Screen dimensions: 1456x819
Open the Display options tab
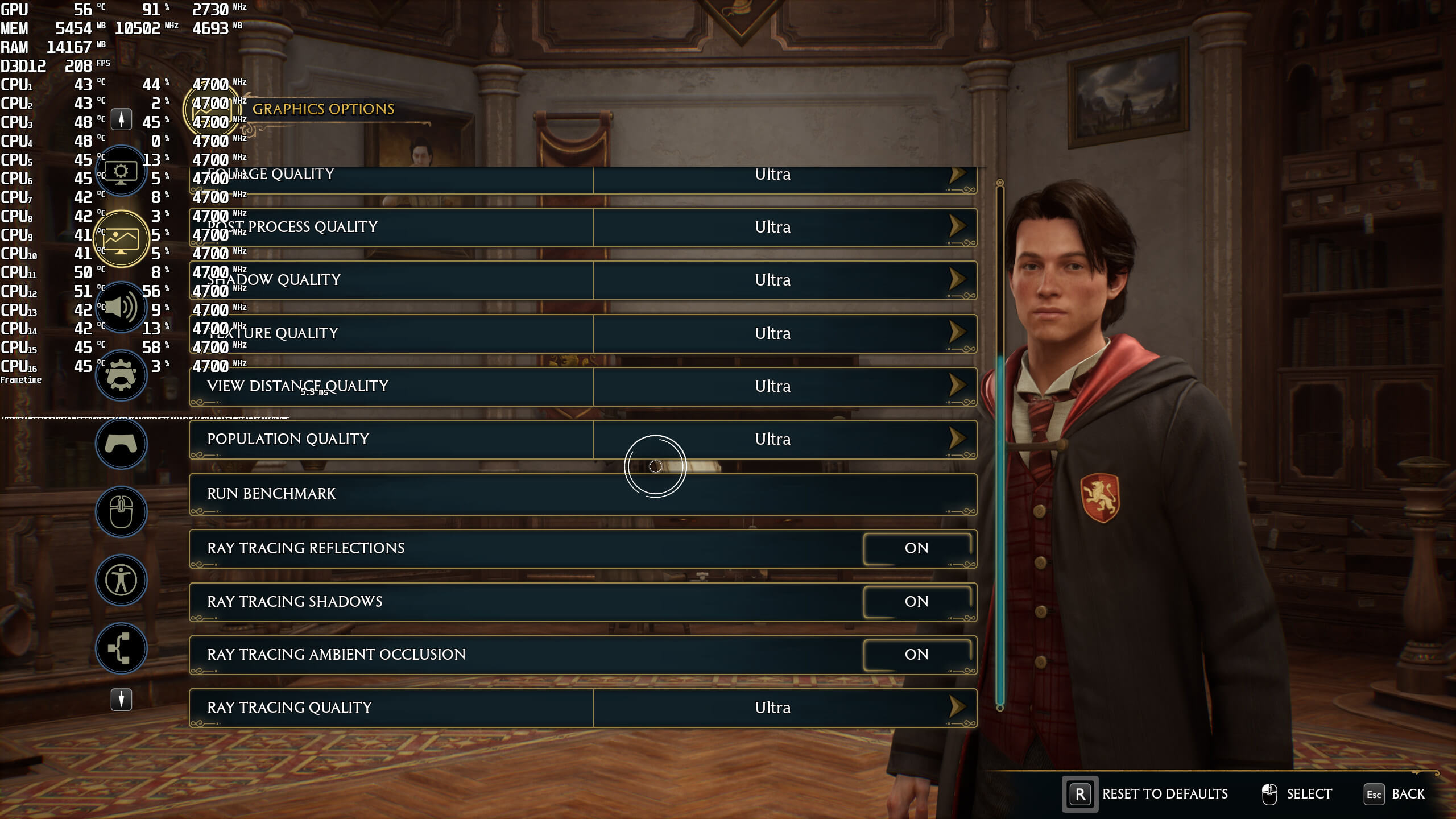121,171
